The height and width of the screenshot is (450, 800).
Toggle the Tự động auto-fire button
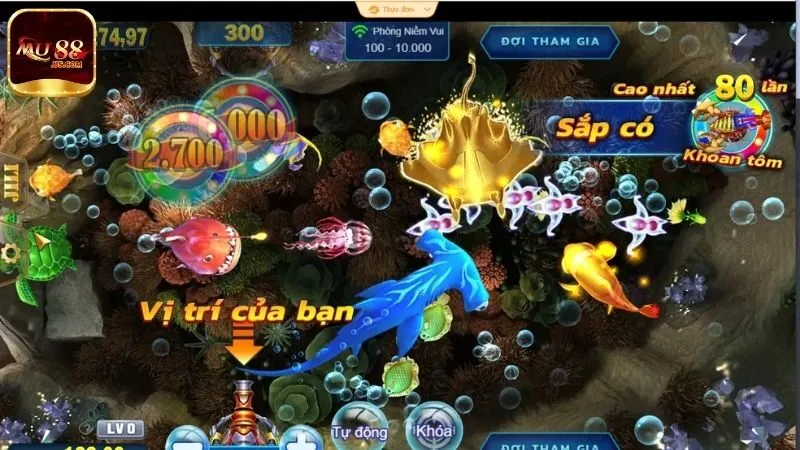coord(354,427)
